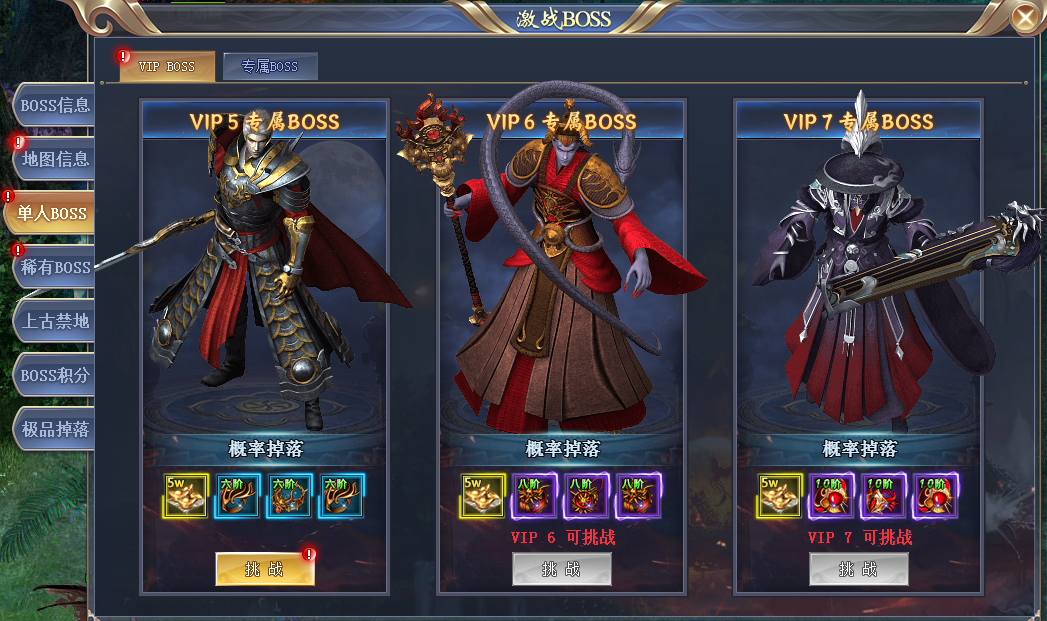Inspect the VIP 6 boss 5w gold reward
The width and height of the screenshot is (1047, 621).
[483, 496]
